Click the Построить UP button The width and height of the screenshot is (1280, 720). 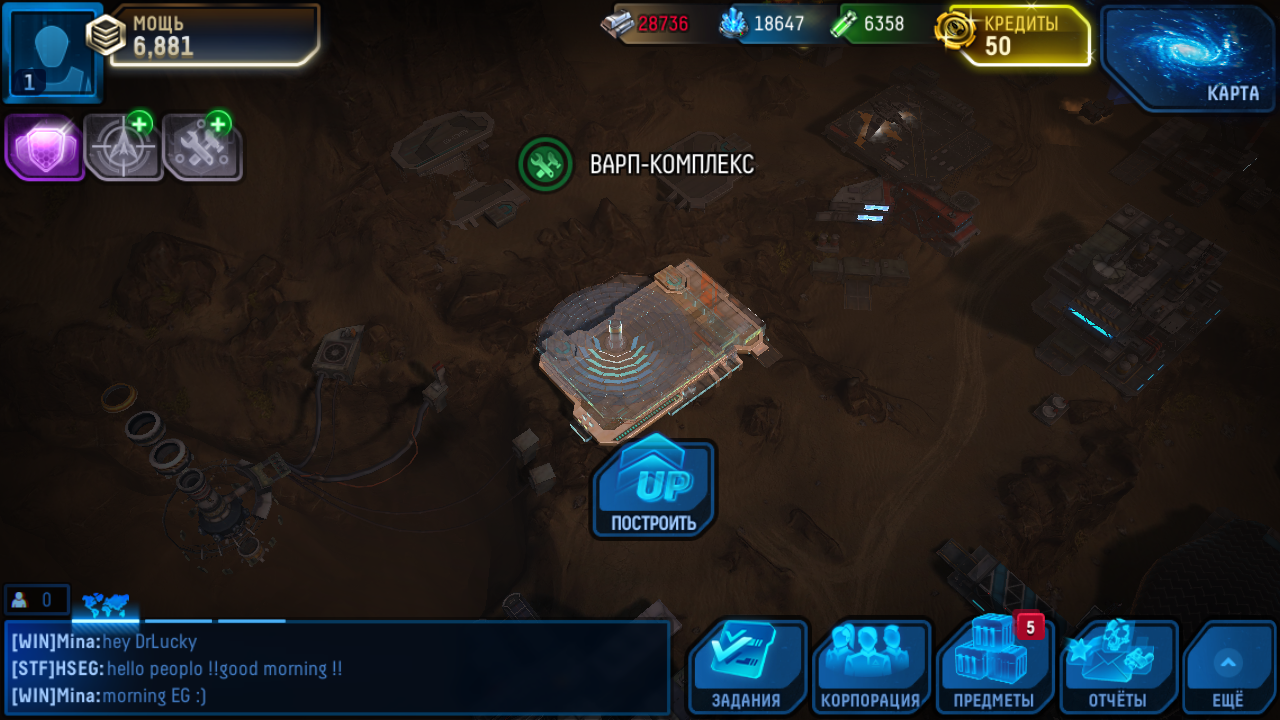tap(655, 489)
